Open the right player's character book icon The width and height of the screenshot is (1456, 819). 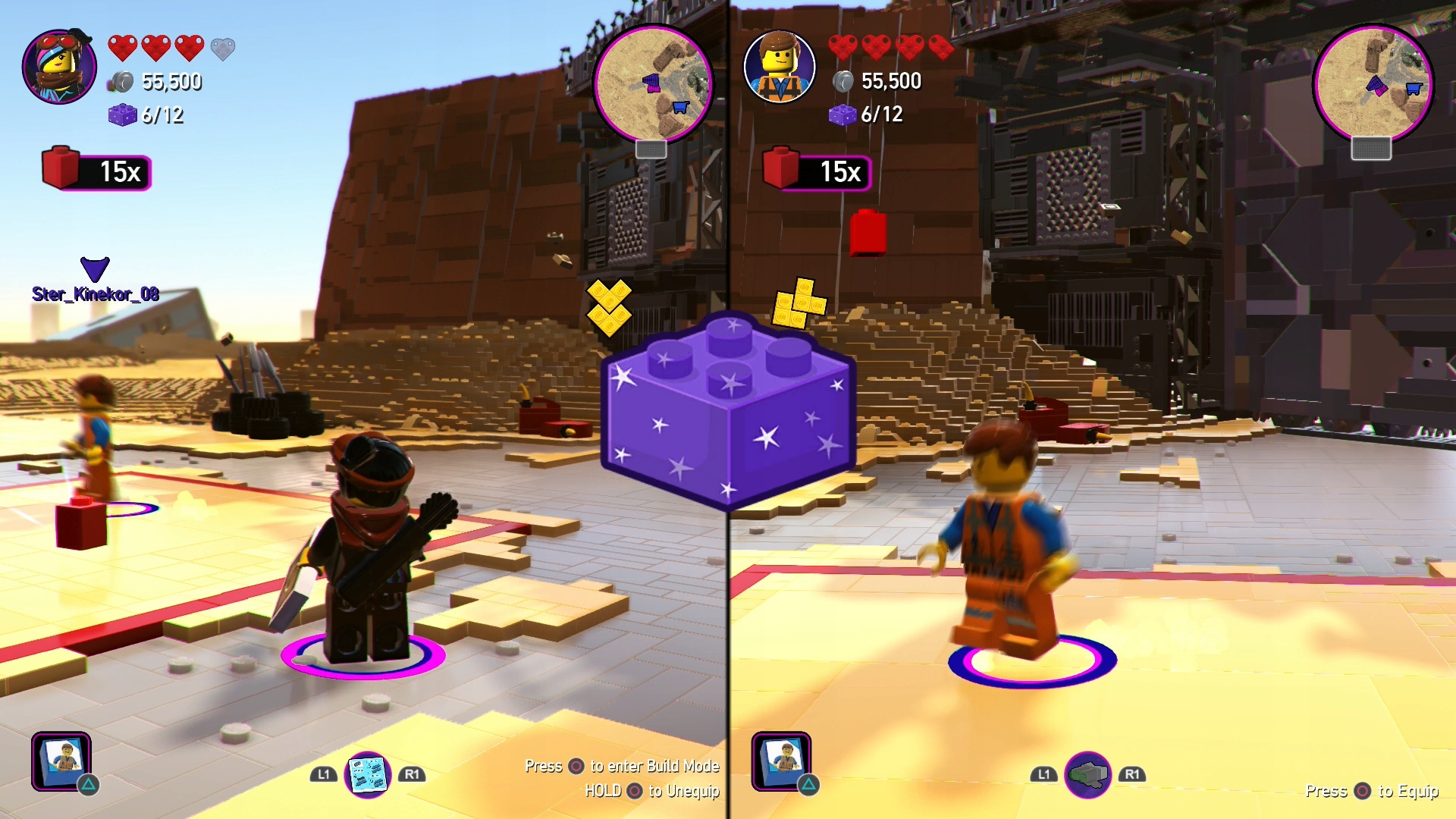(x=782, y=761)
